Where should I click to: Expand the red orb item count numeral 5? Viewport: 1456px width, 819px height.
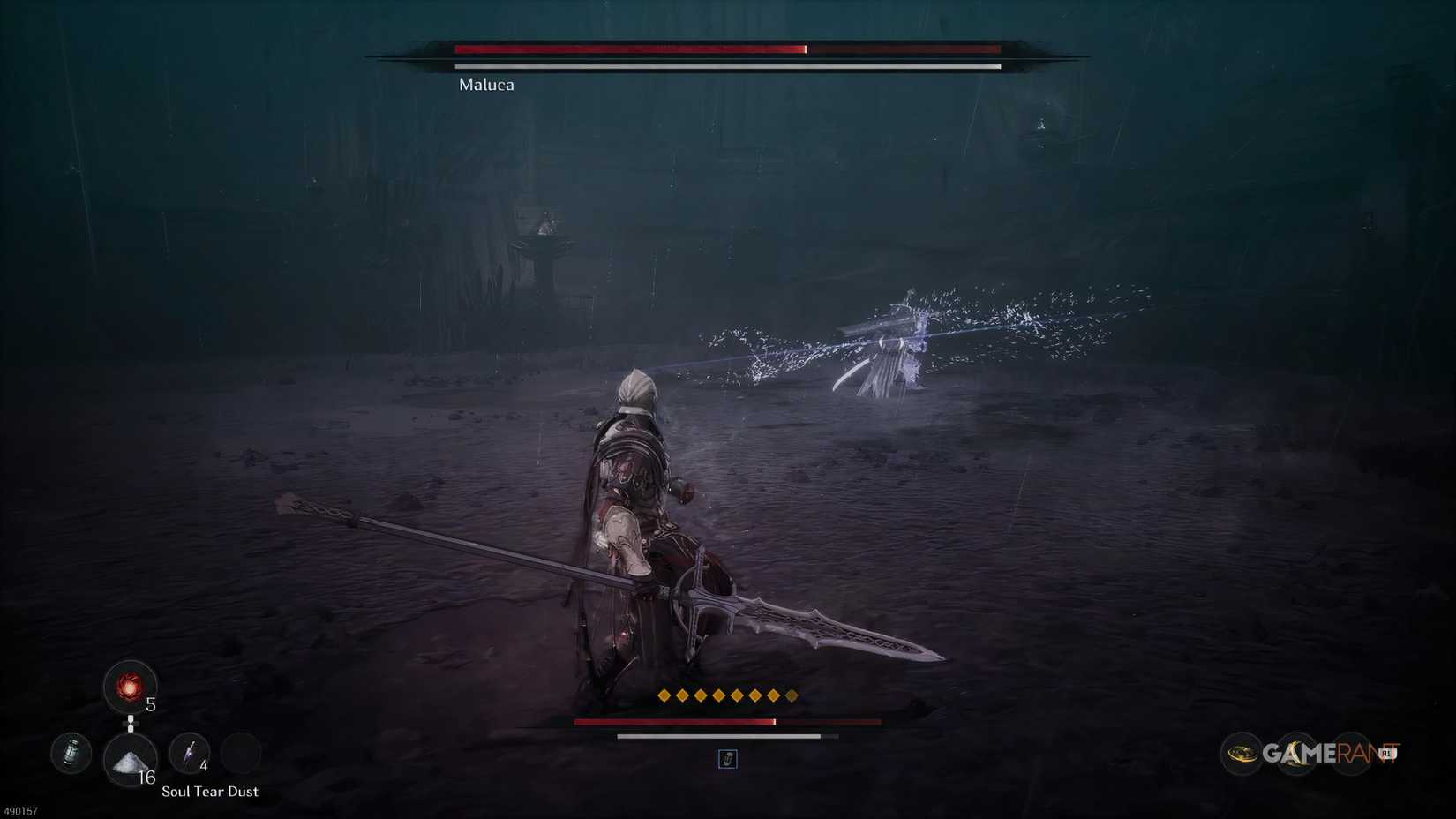point(150,704)
